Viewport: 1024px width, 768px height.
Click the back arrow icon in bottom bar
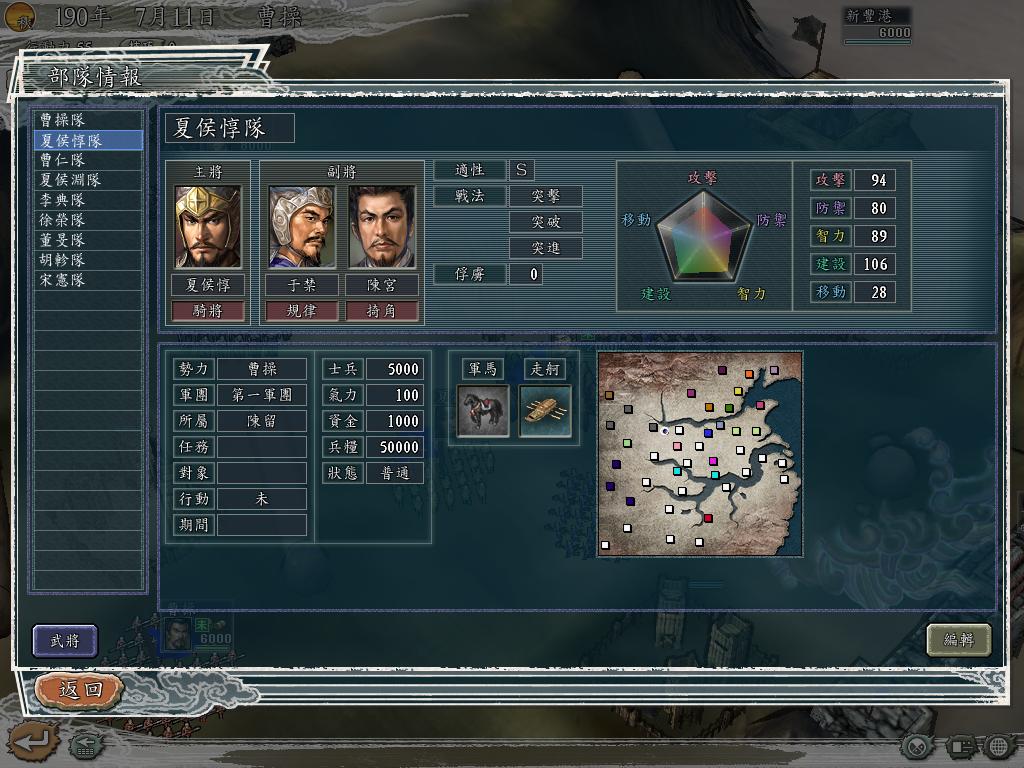pyautogui.click(x=31, y=742)
